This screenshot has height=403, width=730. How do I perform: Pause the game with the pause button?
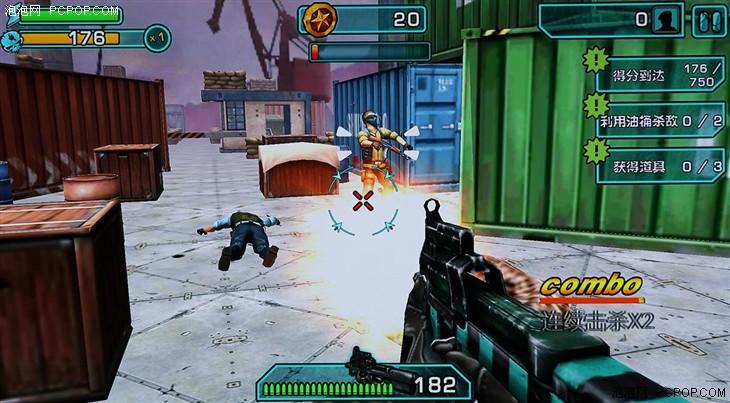(x=706, y=19)
